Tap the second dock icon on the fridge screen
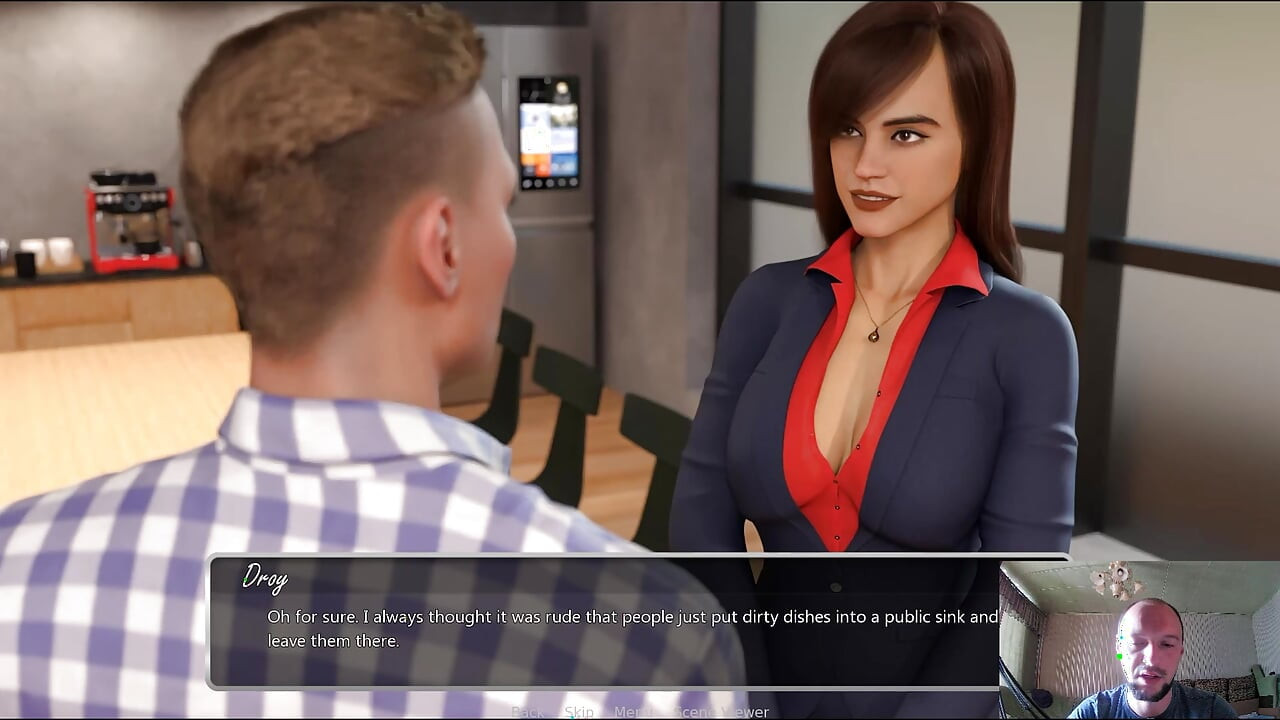This screenshot has width=1280, height=720. 538,182
